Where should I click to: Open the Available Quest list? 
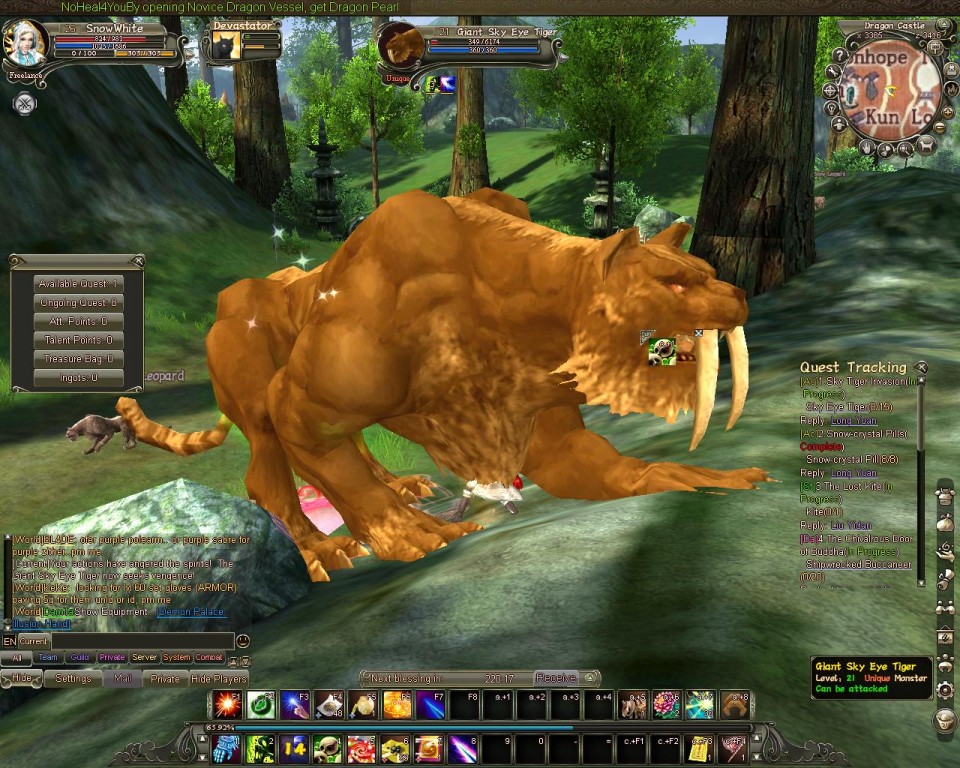pos(78,284)
